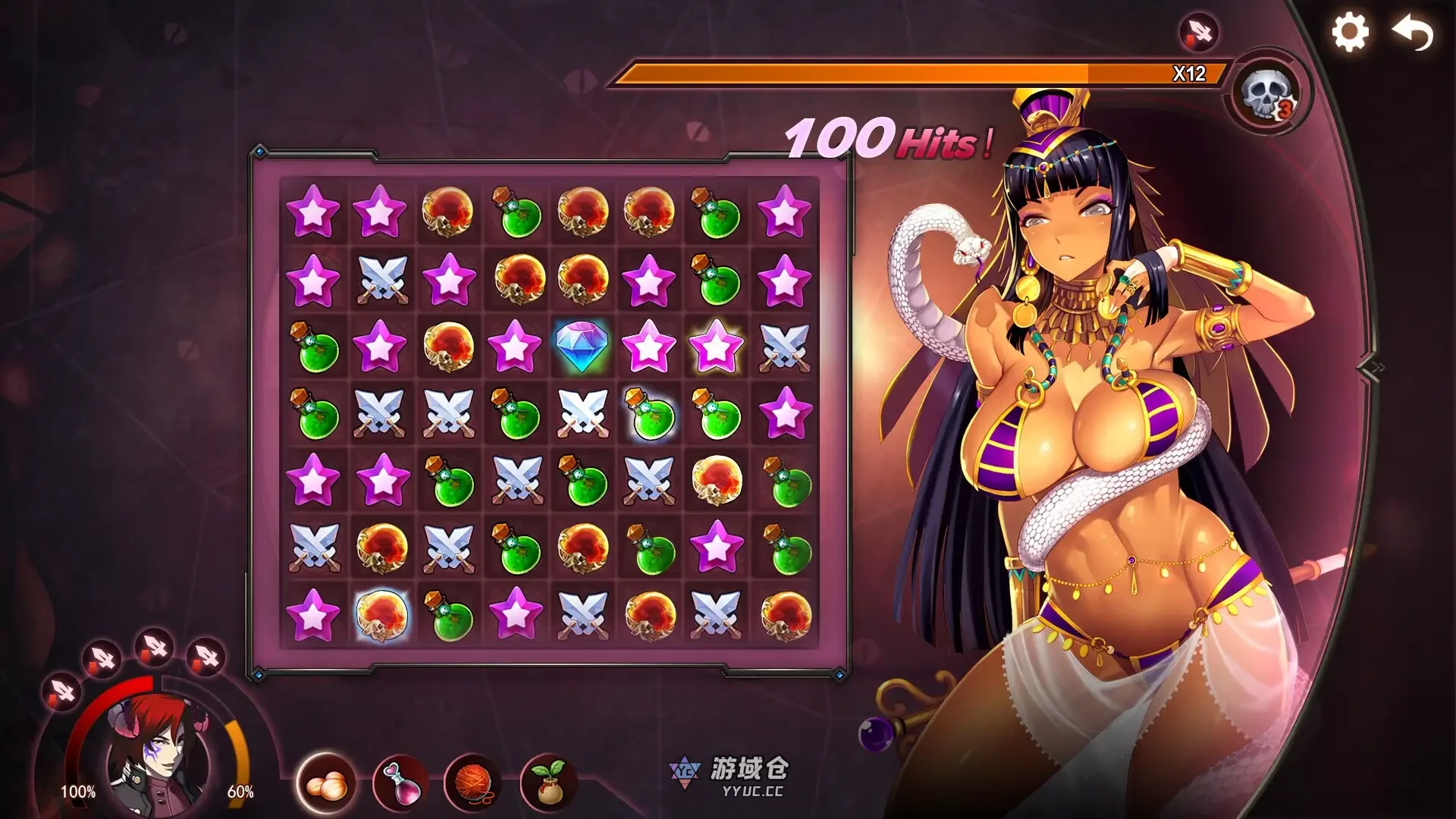Click the diamond marker on the board's top frame corner
The image size is (1456, 819).
pos(260,152)
